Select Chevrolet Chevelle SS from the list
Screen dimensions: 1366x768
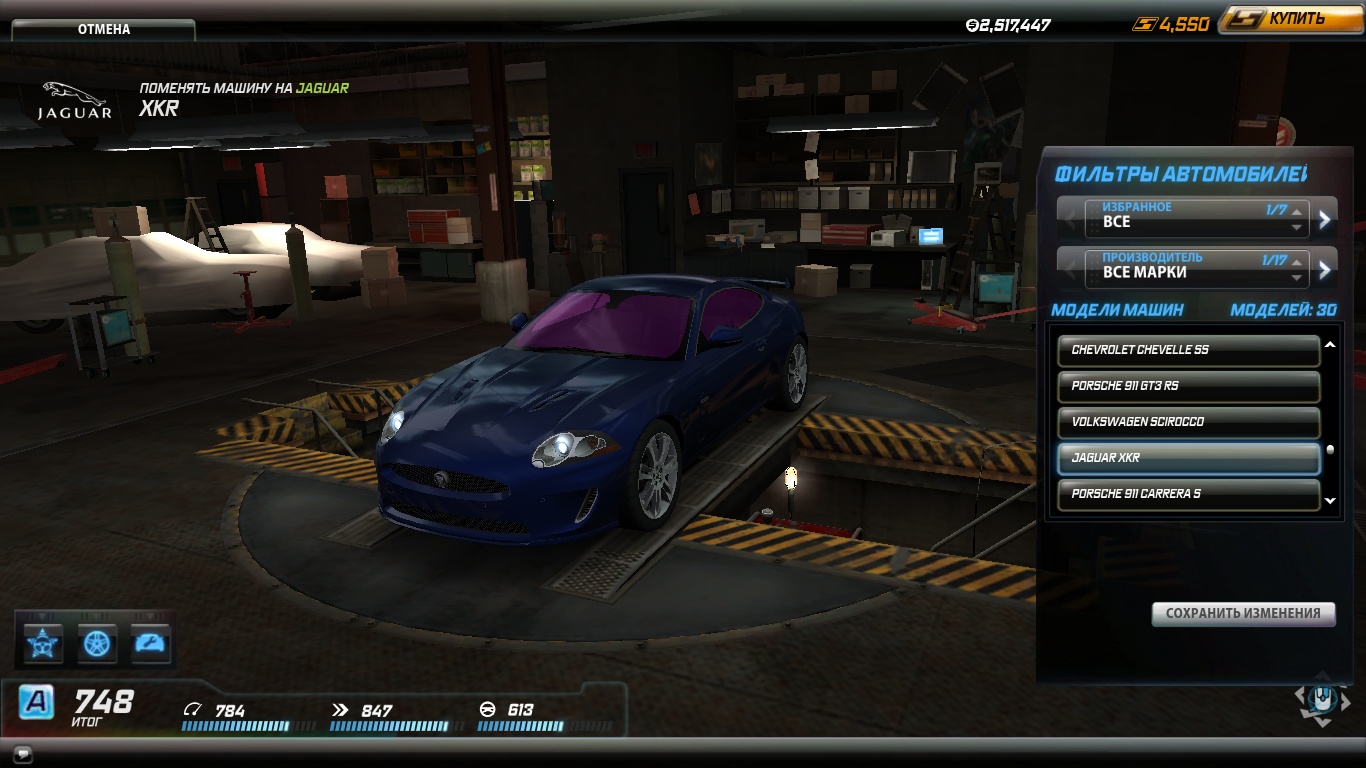[x=1188, y=350]
